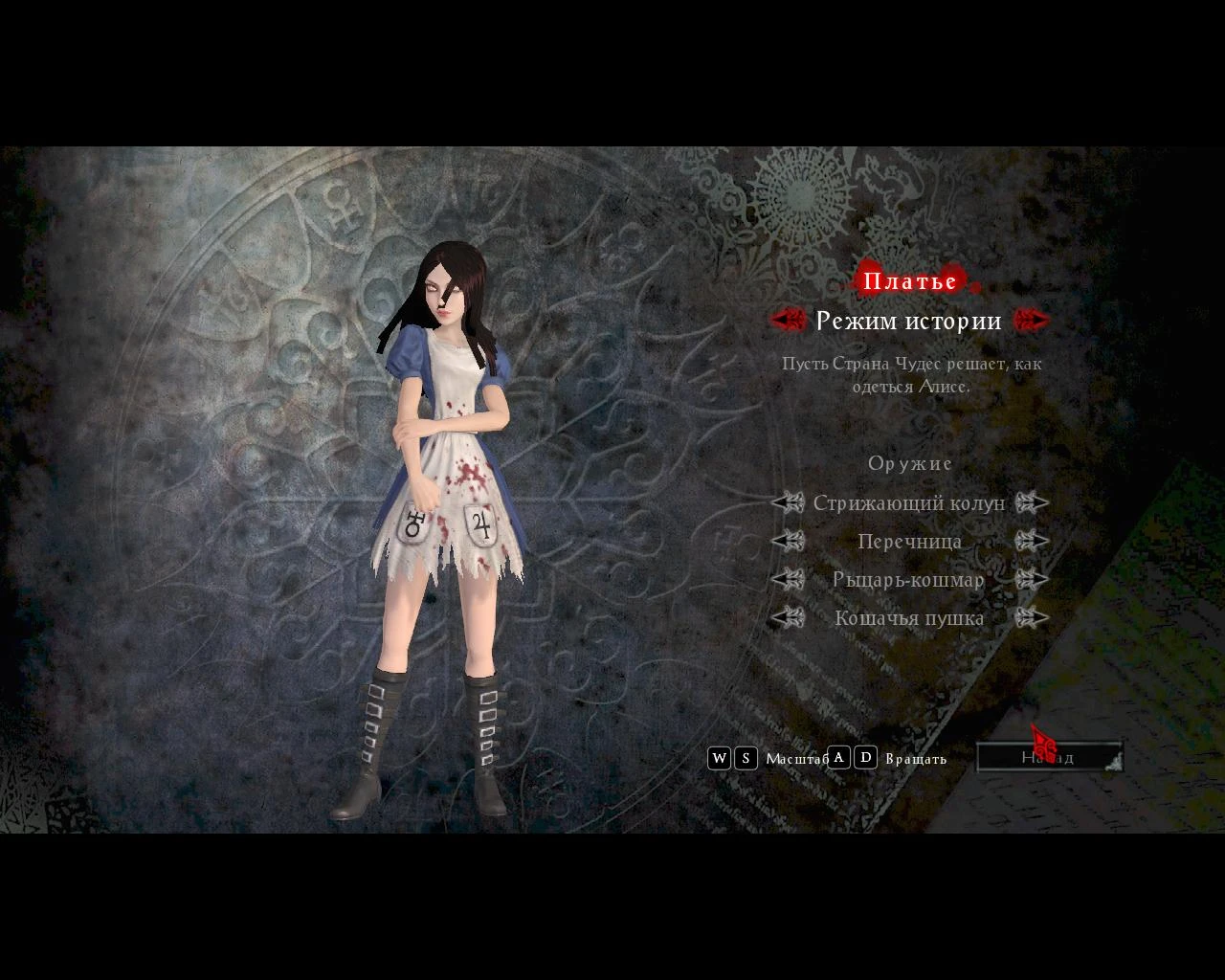Click the left arrow beside Стрижающий колун

(x=787, y=502)
